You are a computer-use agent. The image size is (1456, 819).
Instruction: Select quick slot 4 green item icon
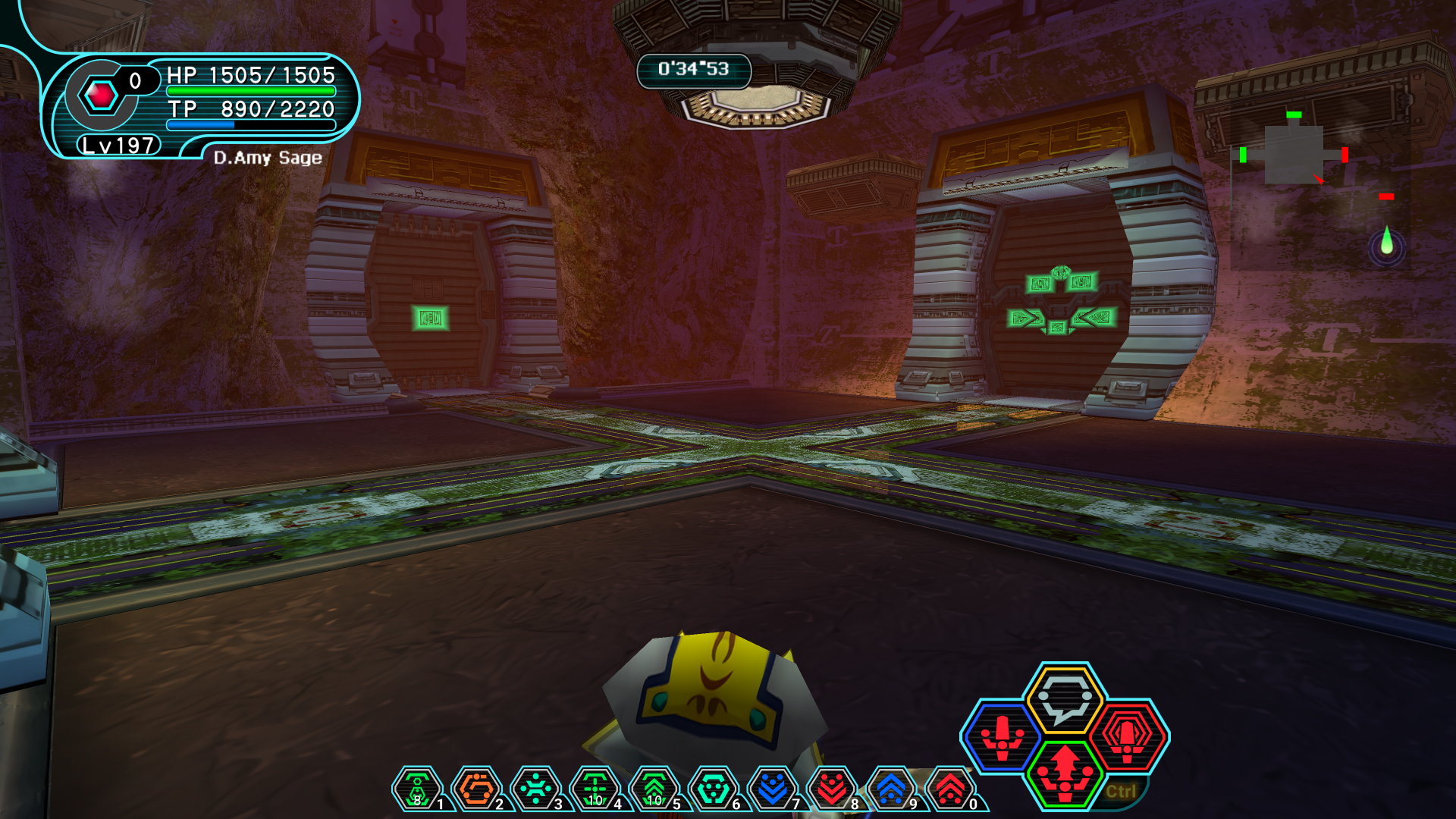[595, 789]
